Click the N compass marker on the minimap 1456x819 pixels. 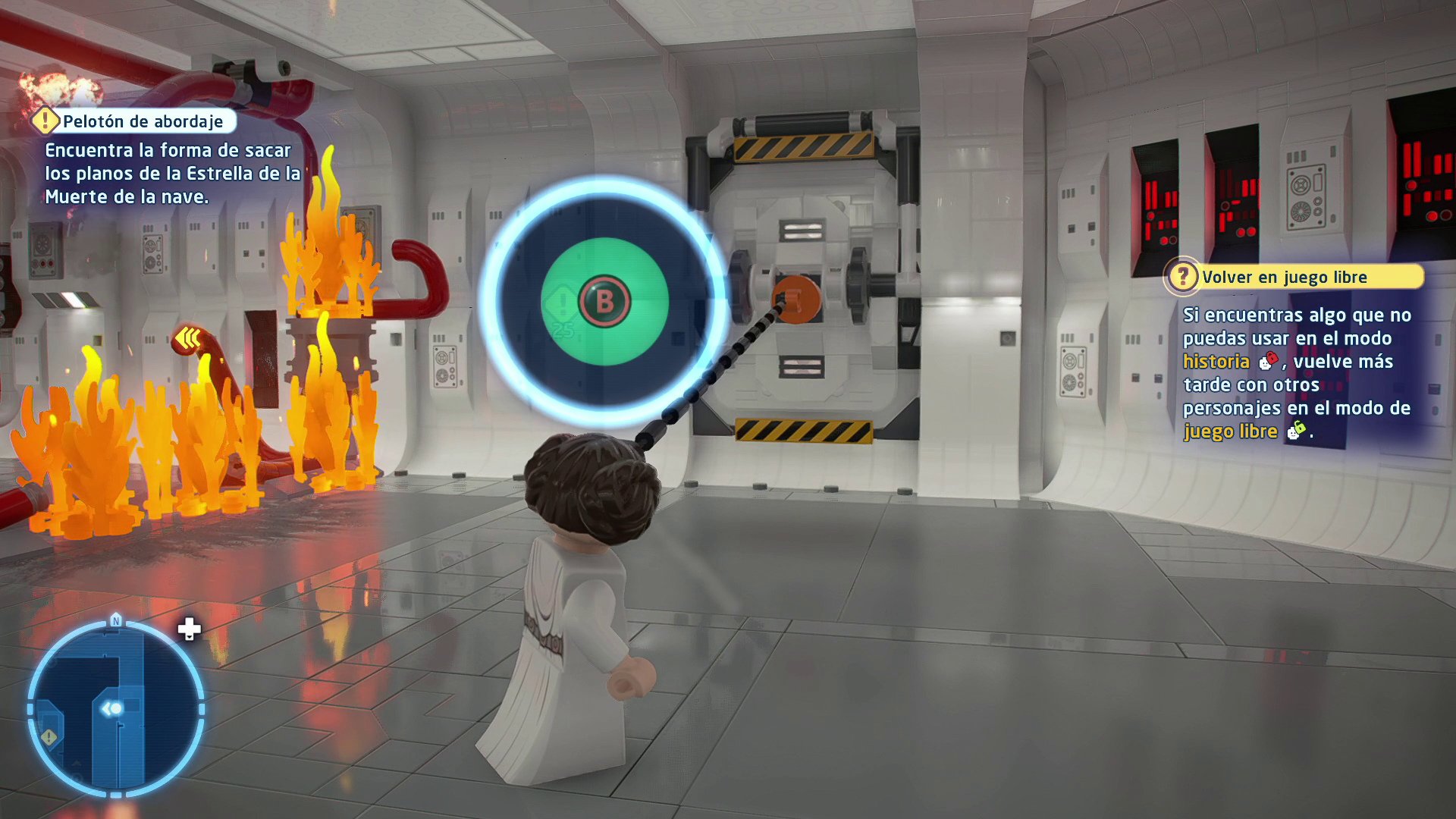tap(115, 620)
